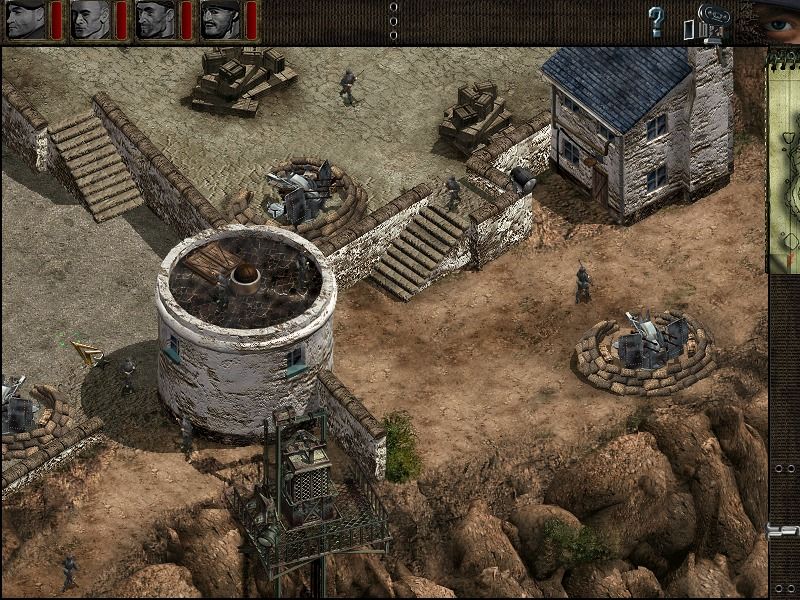This screenshot has height=600, width=800.
Task: Open the notepad map on the side panel
Action: click(783, 160)
